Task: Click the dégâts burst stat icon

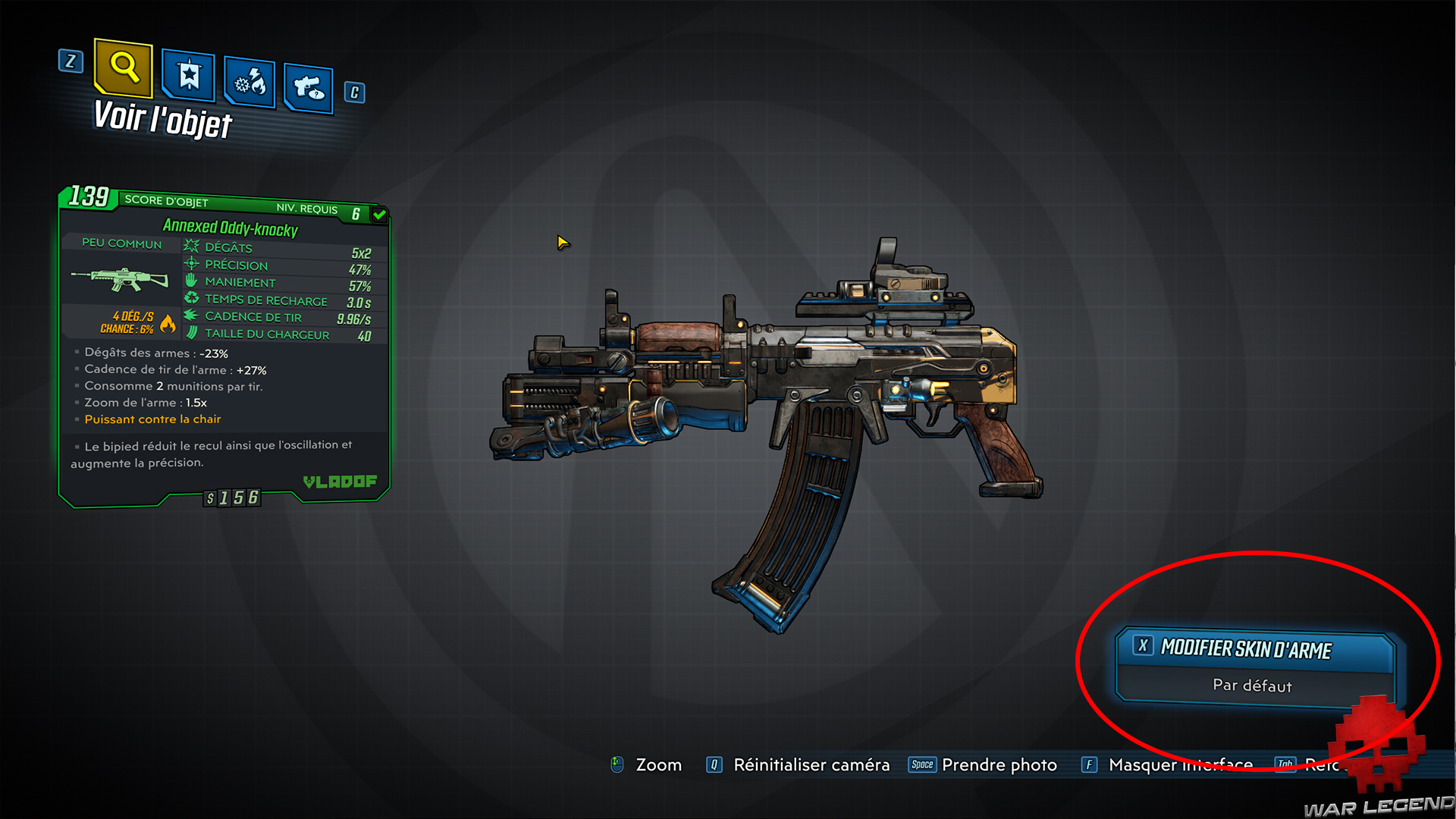Action: 190,246
